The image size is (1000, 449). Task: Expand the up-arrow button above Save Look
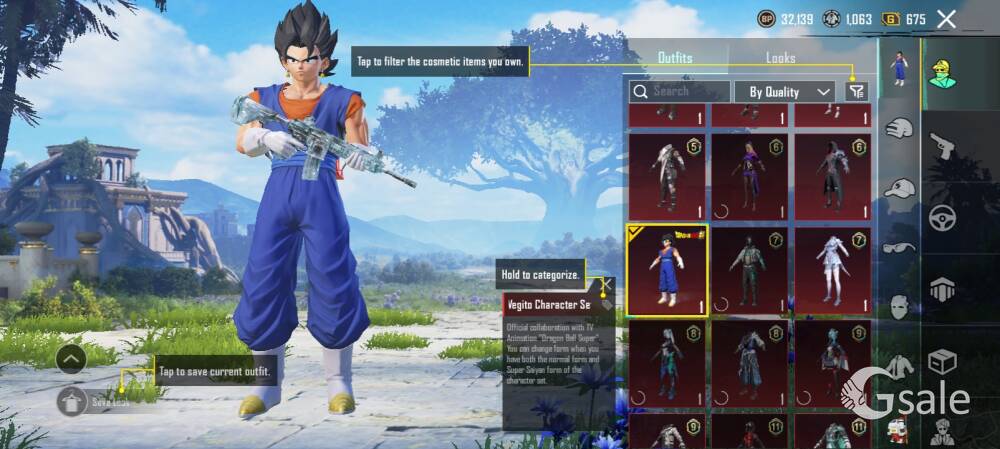[x=71, y=358]
